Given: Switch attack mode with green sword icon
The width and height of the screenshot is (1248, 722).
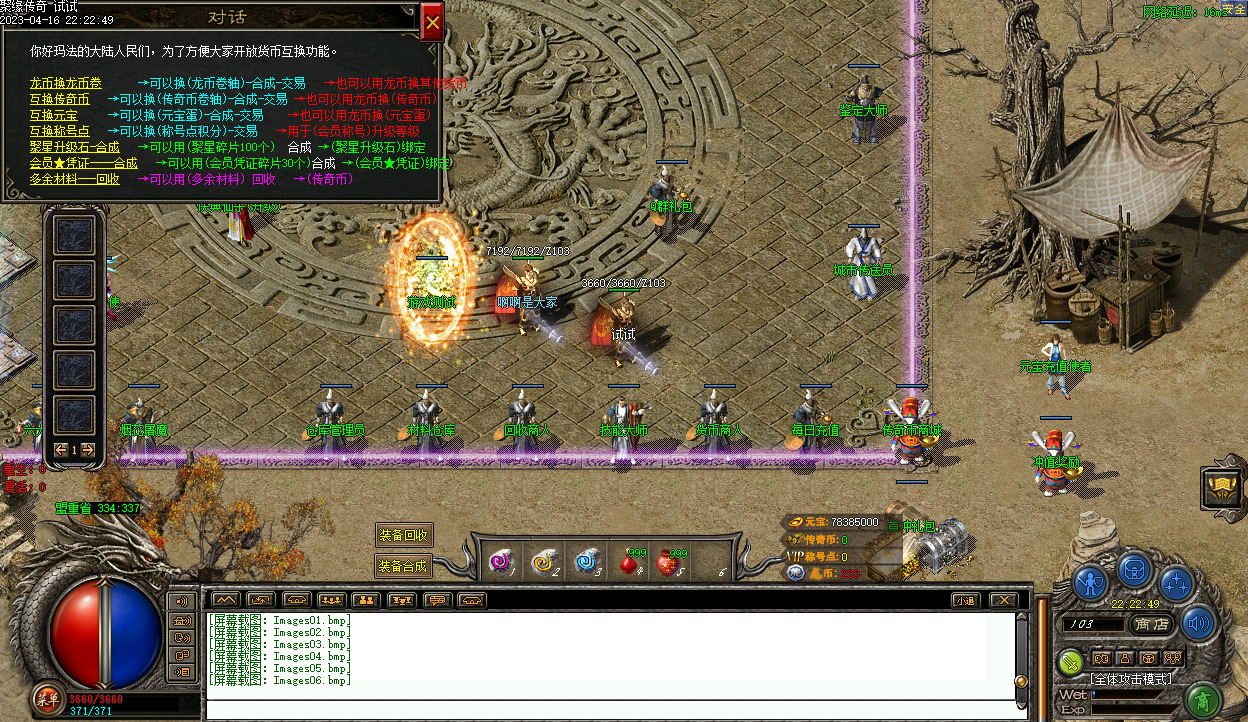Looking at the screenshot, I should 1071,661.
